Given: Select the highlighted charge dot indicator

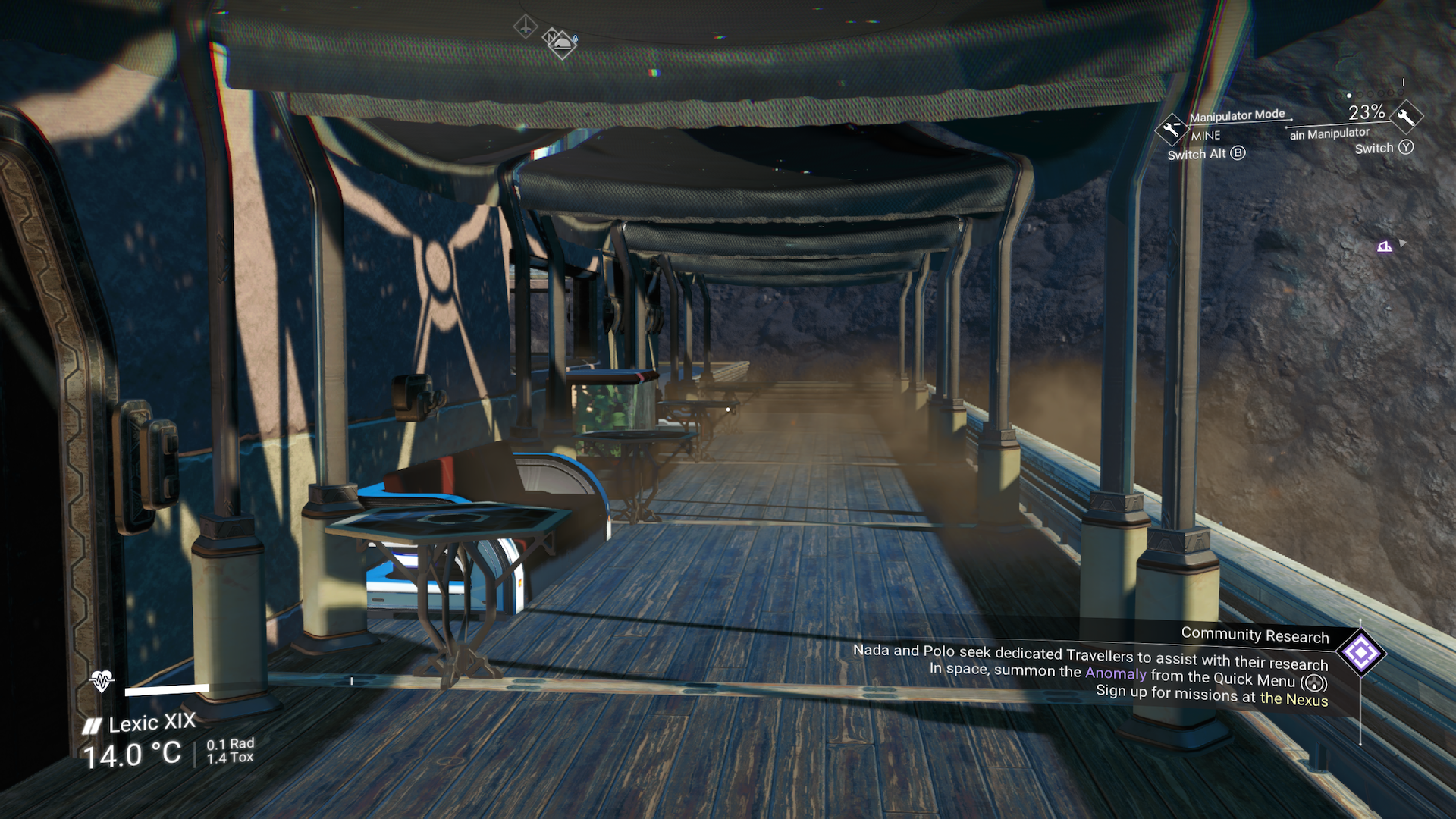Looking at the screenshot, I should click(x=1348, y=96).
